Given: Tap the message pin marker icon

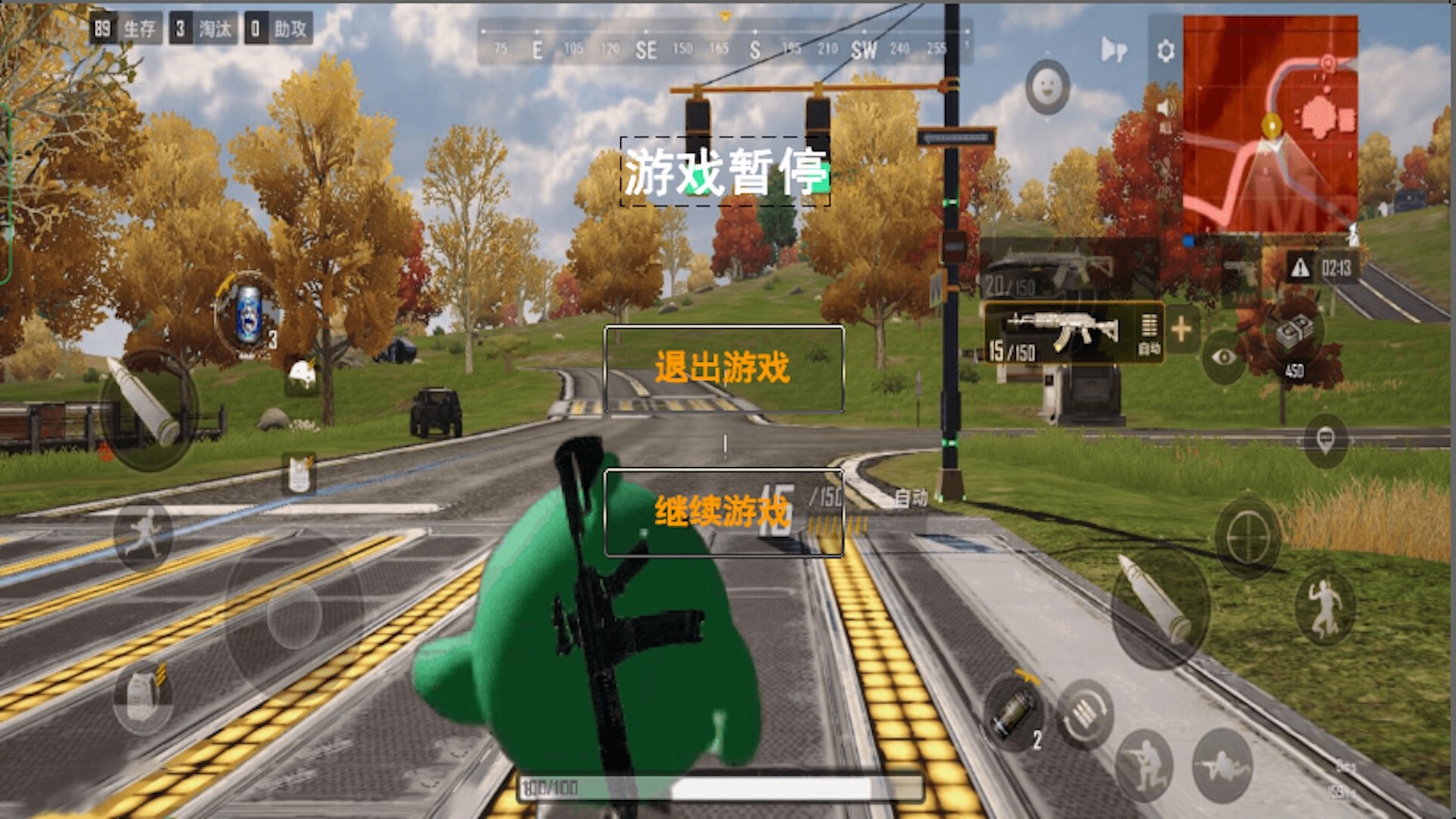Looking at the screenshot, I should [1324, 440].
